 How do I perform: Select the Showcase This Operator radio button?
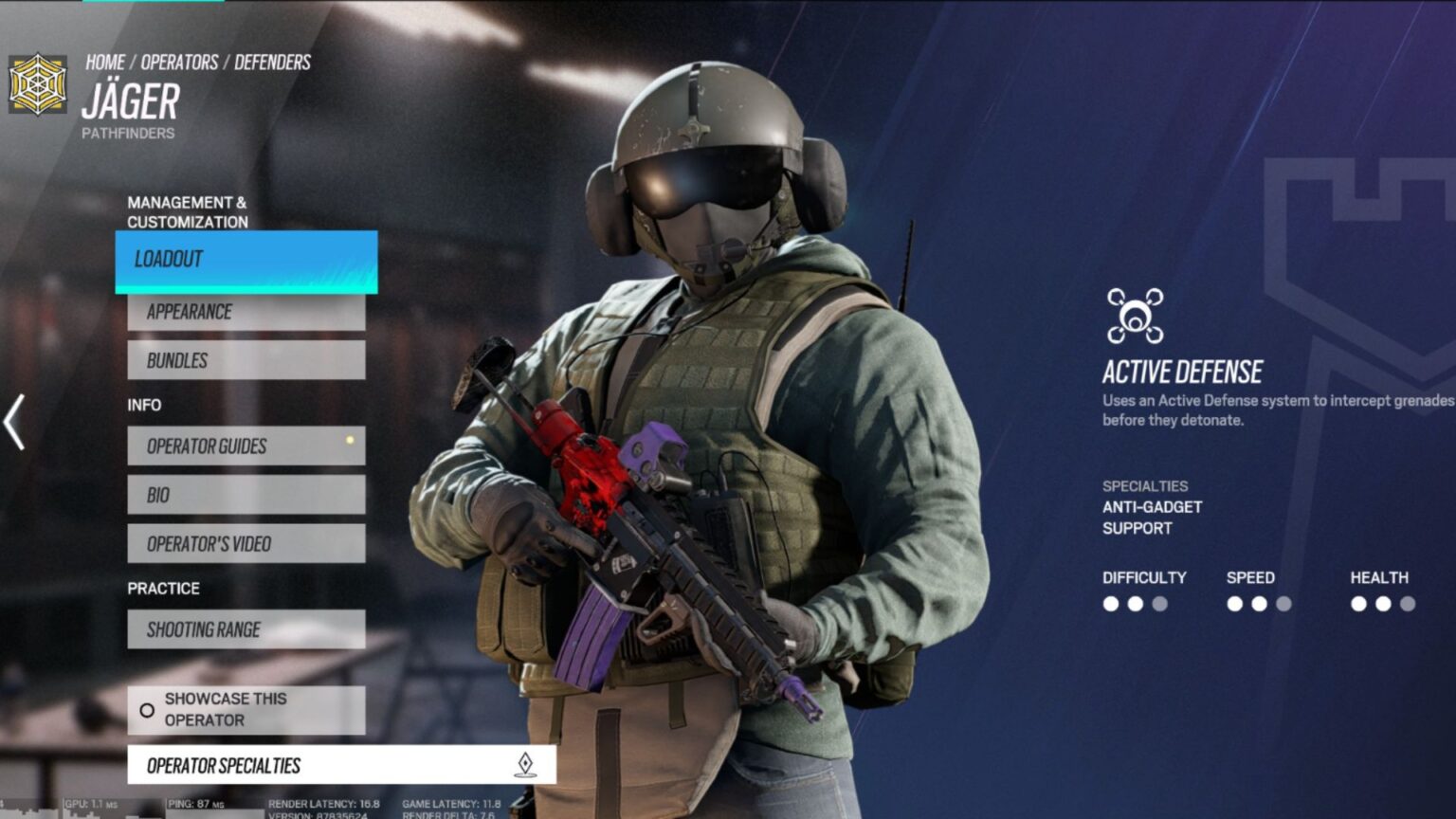(x=147, y=709)
